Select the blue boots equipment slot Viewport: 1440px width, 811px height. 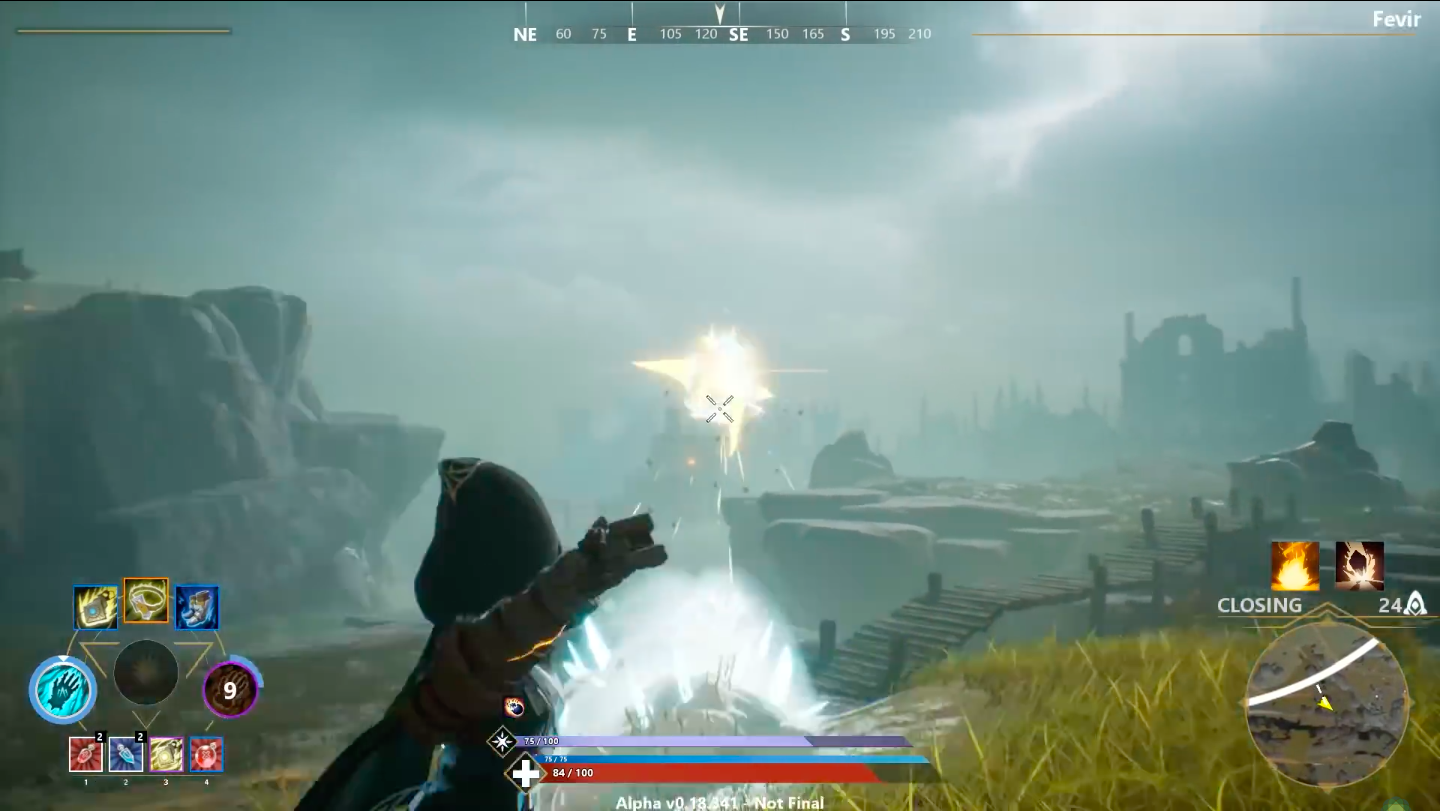coord(197,607)
